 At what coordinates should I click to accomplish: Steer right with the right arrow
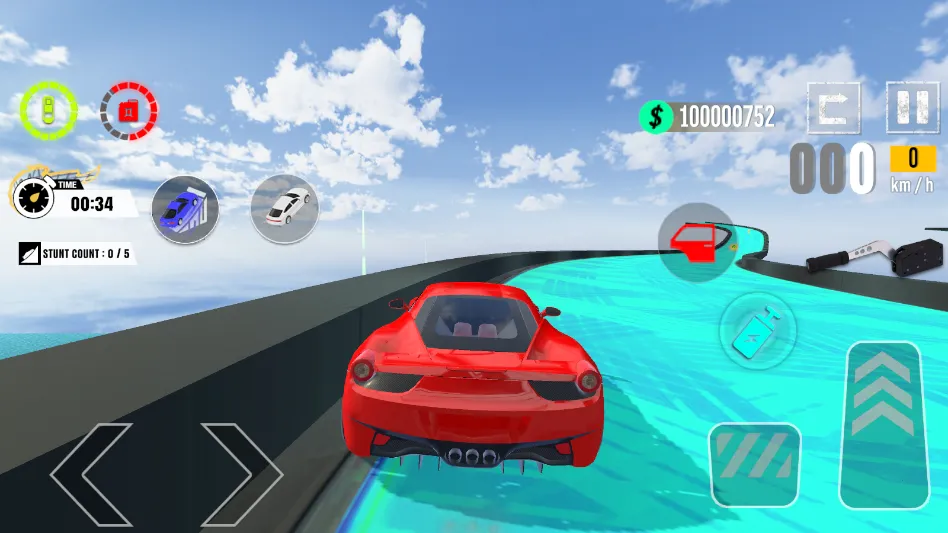point(240,475)
